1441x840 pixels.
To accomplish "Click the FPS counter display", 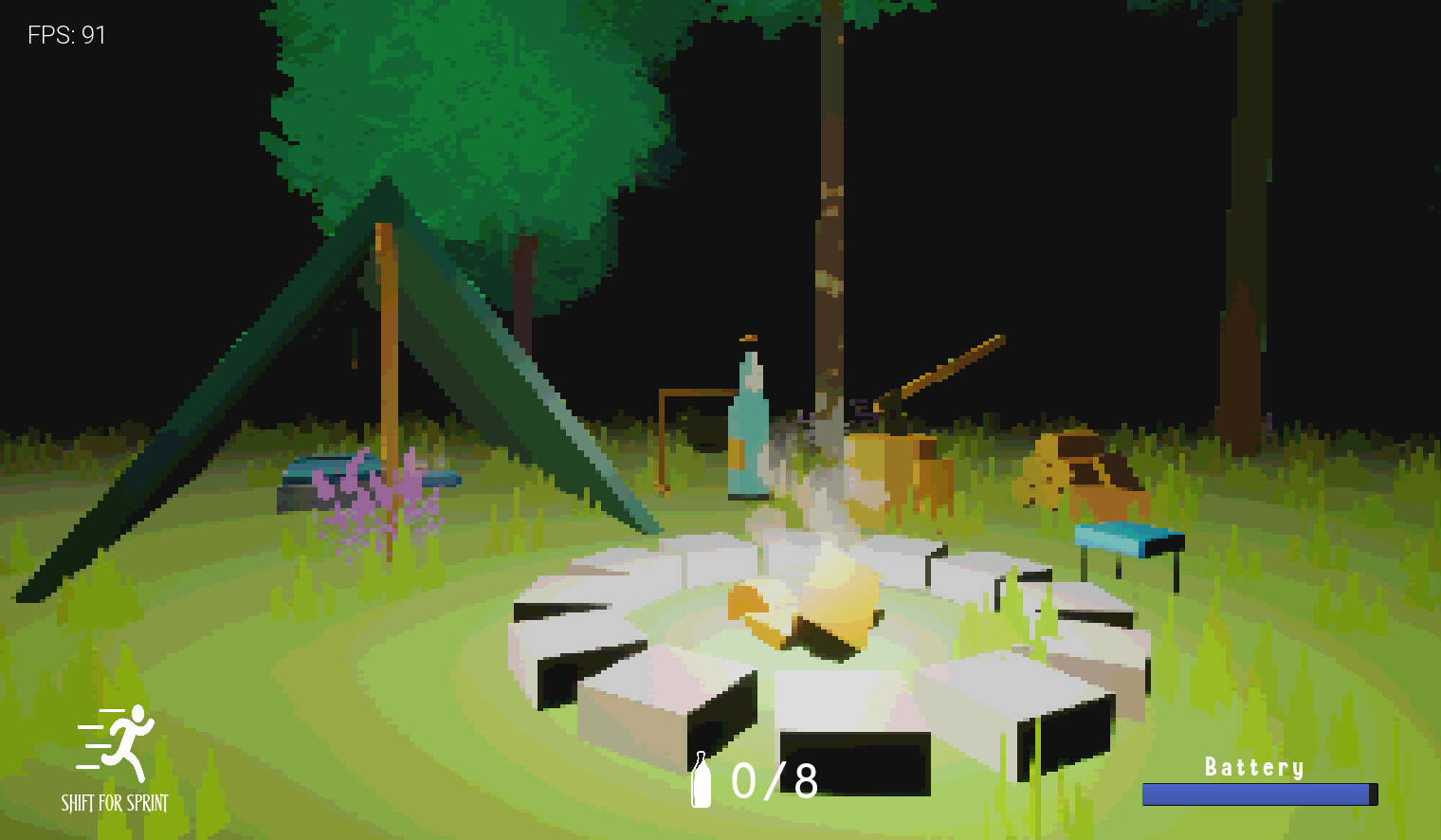I will click(64, 36).
